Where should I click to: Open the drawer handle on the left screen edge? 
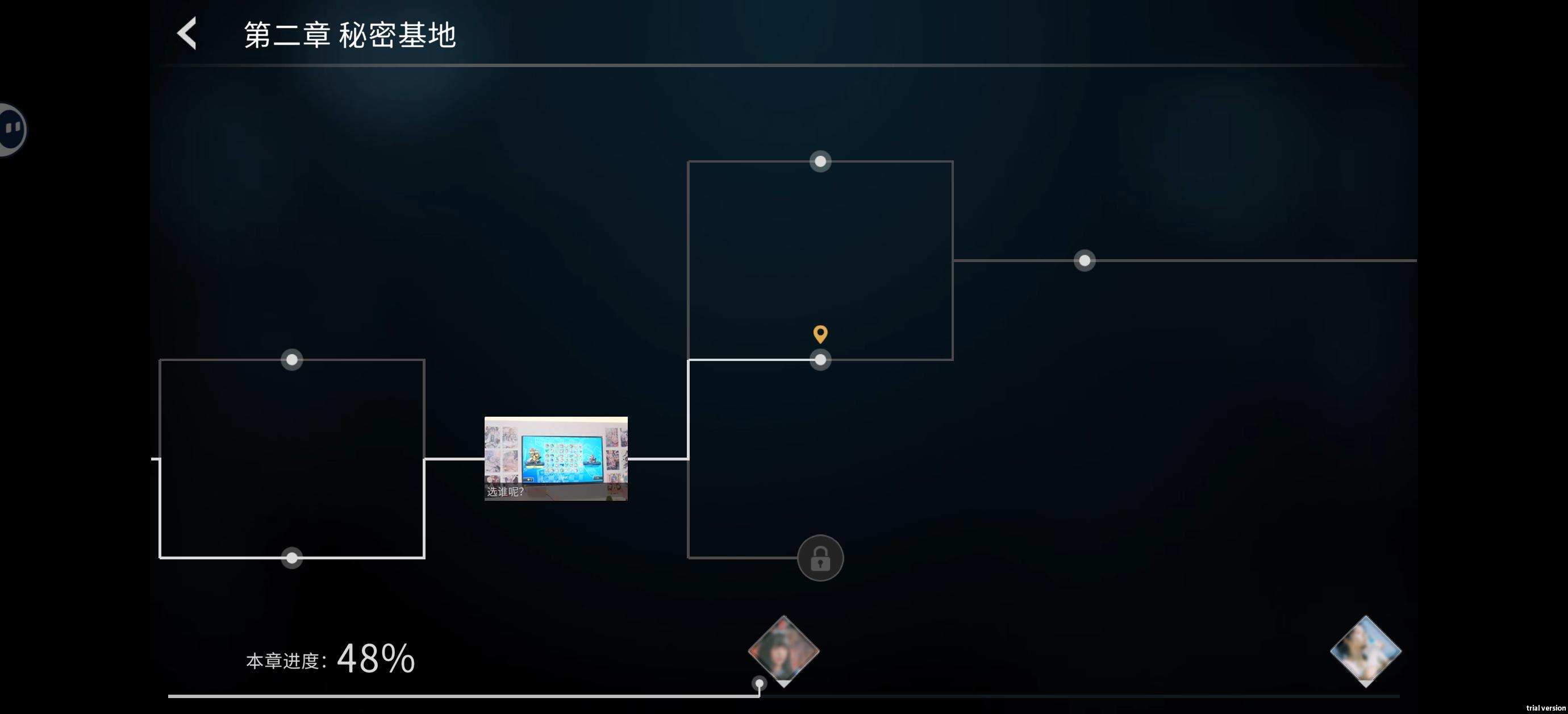coord(9,128)
